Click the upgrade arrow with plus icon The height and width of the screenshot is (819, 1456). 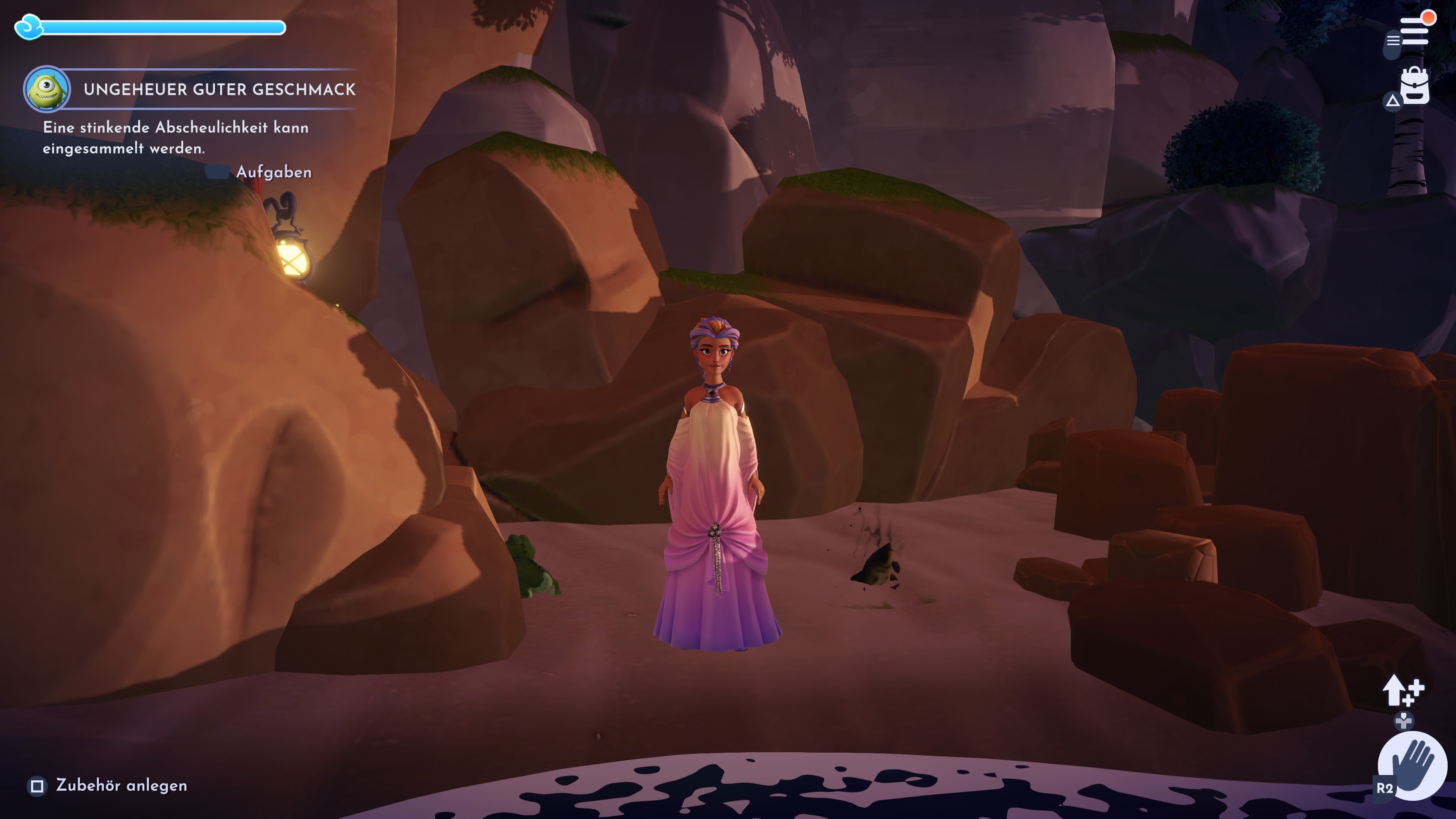click(x=1403, y=691)
